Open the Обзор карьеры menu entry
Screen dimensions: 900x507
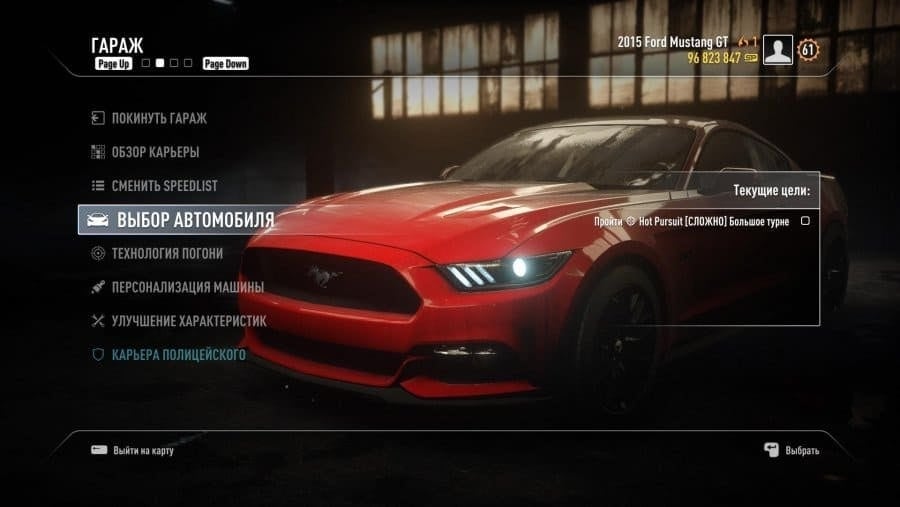point(155,152)
